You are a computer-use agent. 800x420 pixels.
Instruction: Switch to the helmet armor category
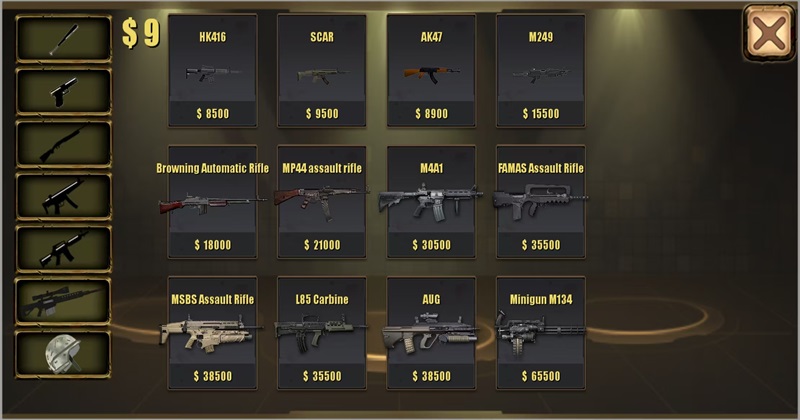(63, 354)
